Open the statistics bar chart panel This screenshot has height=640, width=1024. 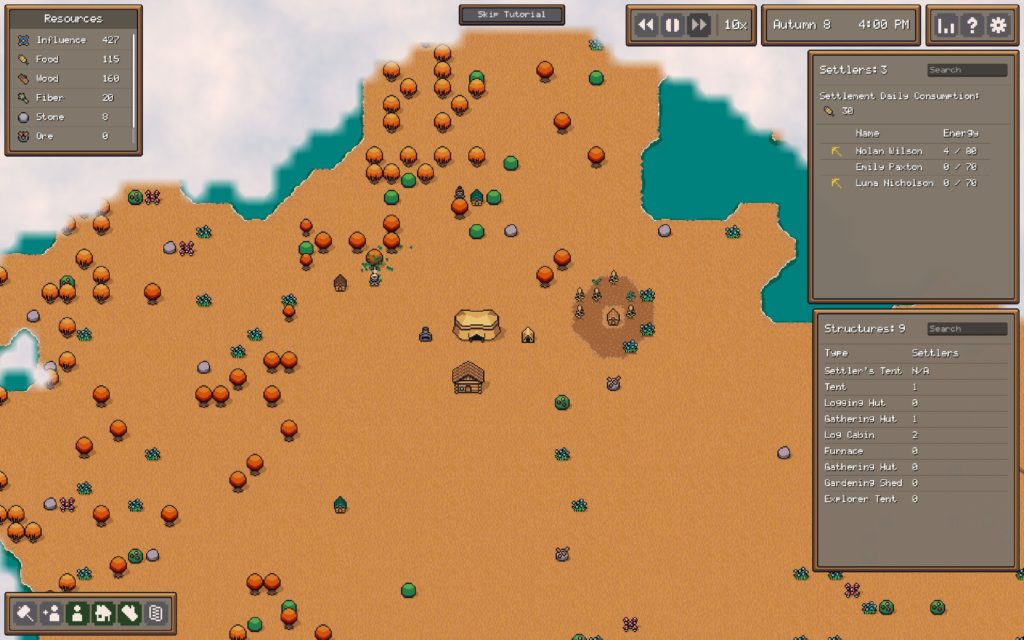click(945, 26)
